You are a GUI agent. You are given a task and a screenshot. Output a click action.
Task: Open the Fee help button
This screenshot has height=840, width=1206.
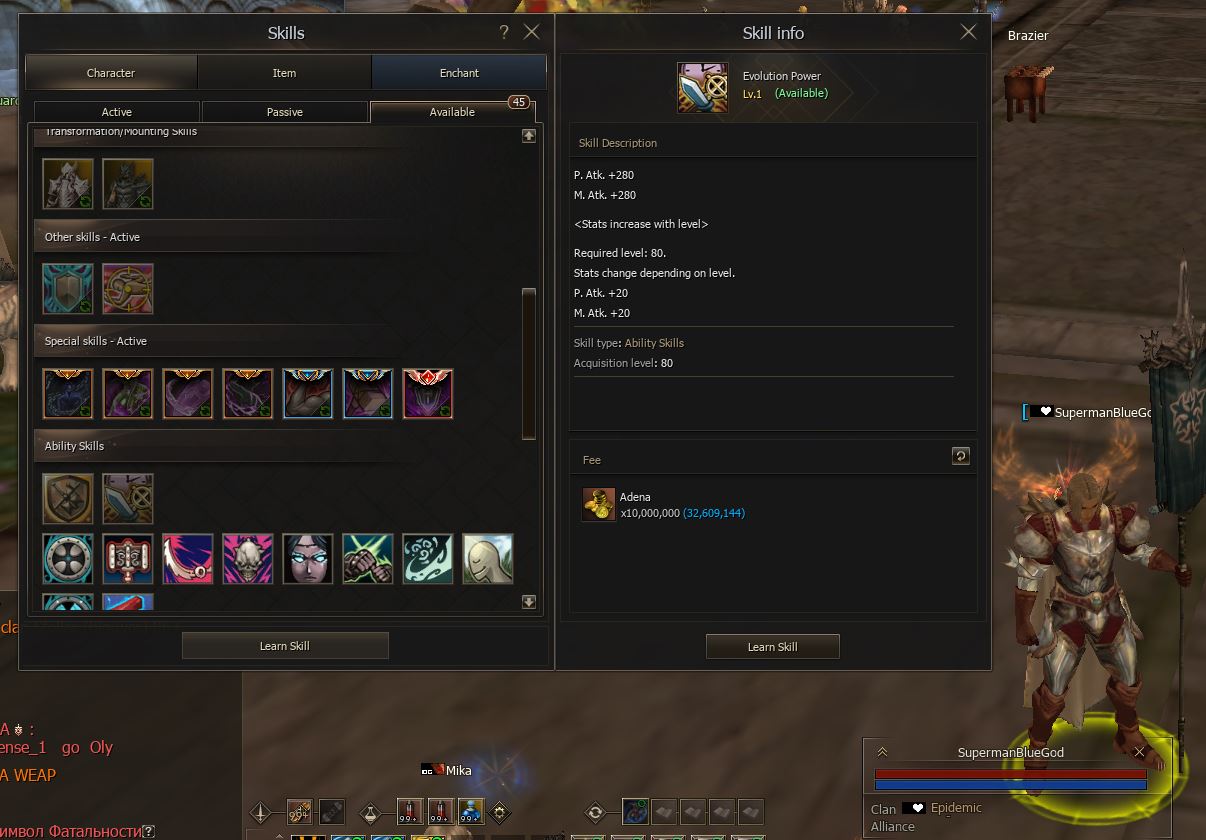pyautogui.click(x=960, y=457)
